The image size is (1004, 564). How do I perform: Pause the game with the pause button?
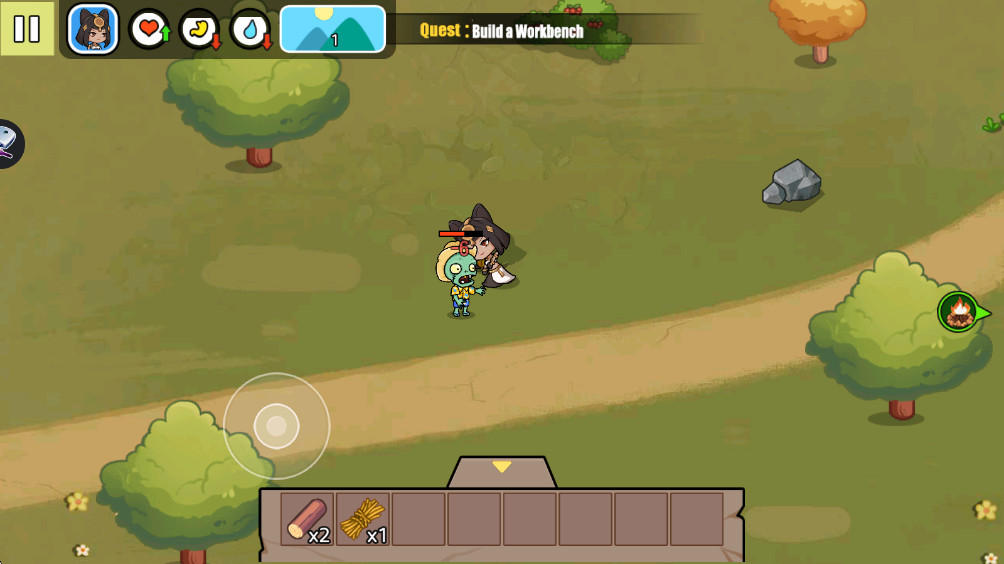tap(27, 29)
